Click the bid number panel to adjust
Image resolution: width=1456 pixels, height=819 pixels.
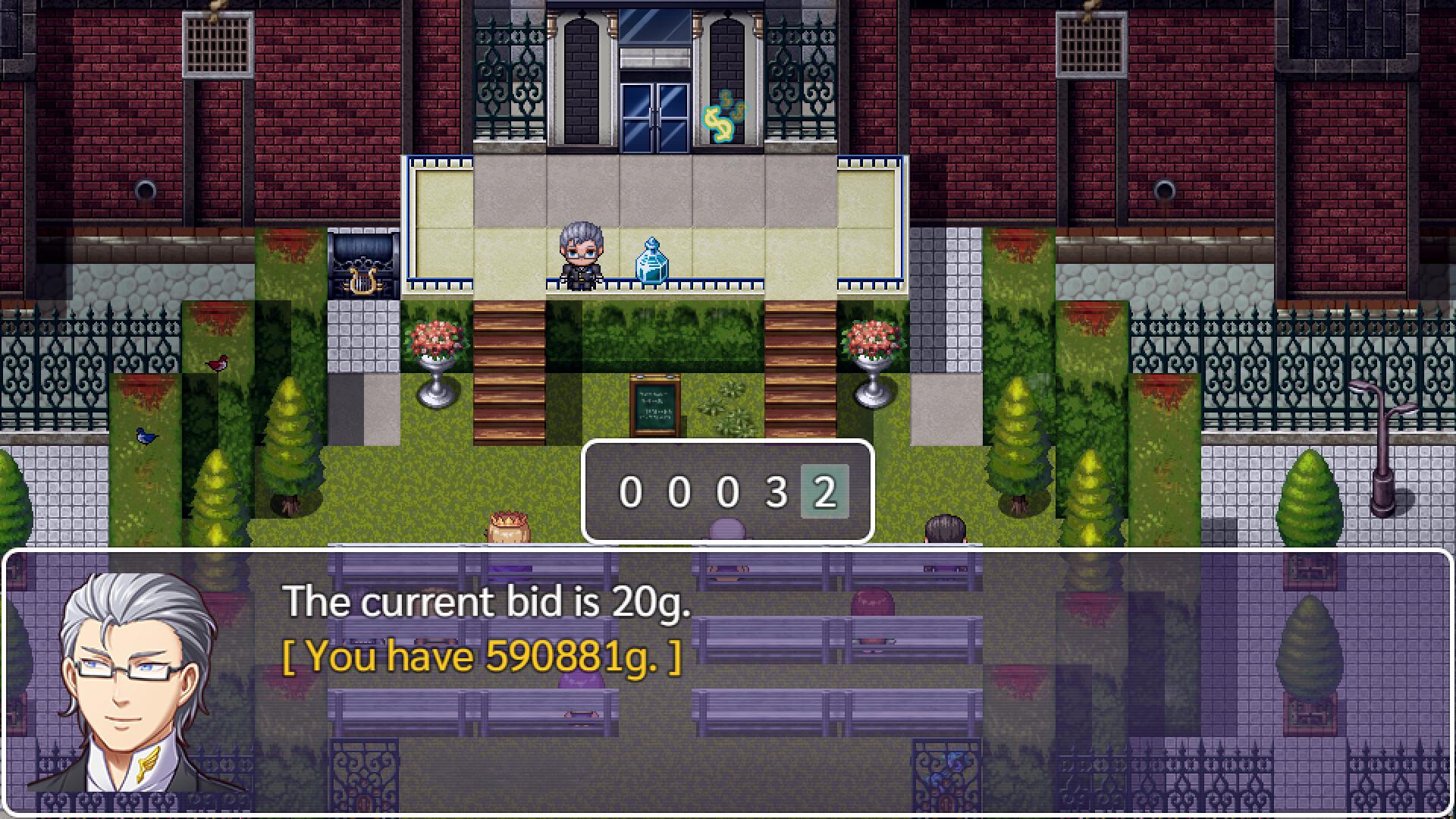tap(726, 493)
